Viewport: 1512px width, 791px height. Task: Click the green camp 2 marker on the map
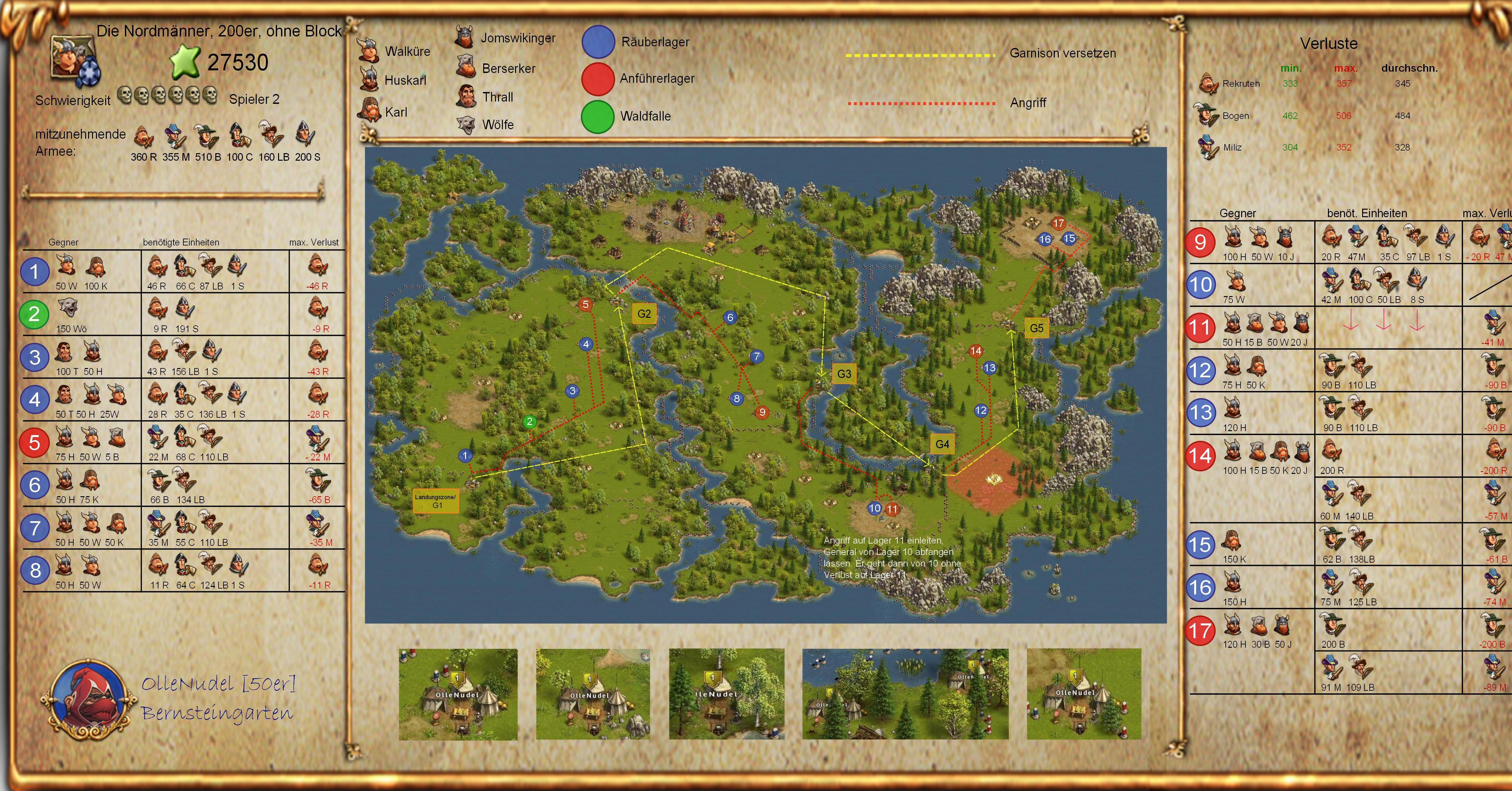coord(530,421)
